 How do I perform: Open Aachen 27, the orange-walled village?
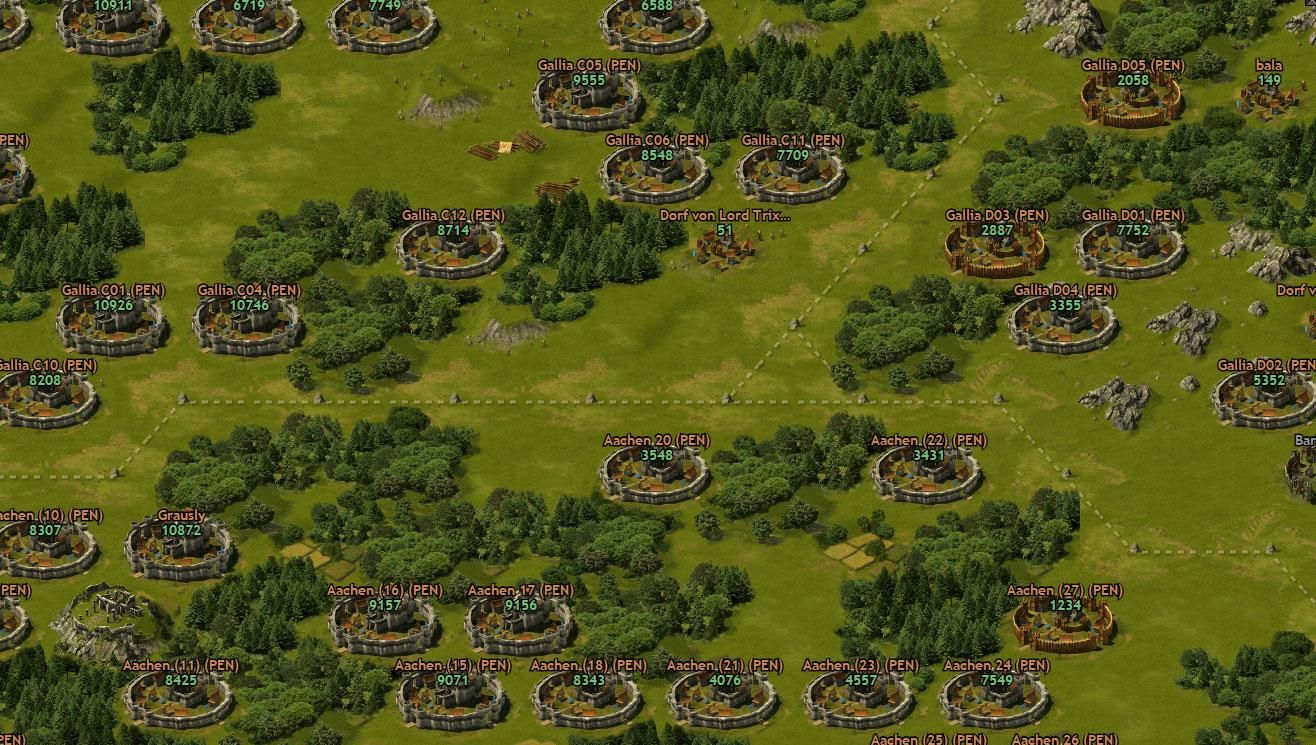click(1063, 625)
